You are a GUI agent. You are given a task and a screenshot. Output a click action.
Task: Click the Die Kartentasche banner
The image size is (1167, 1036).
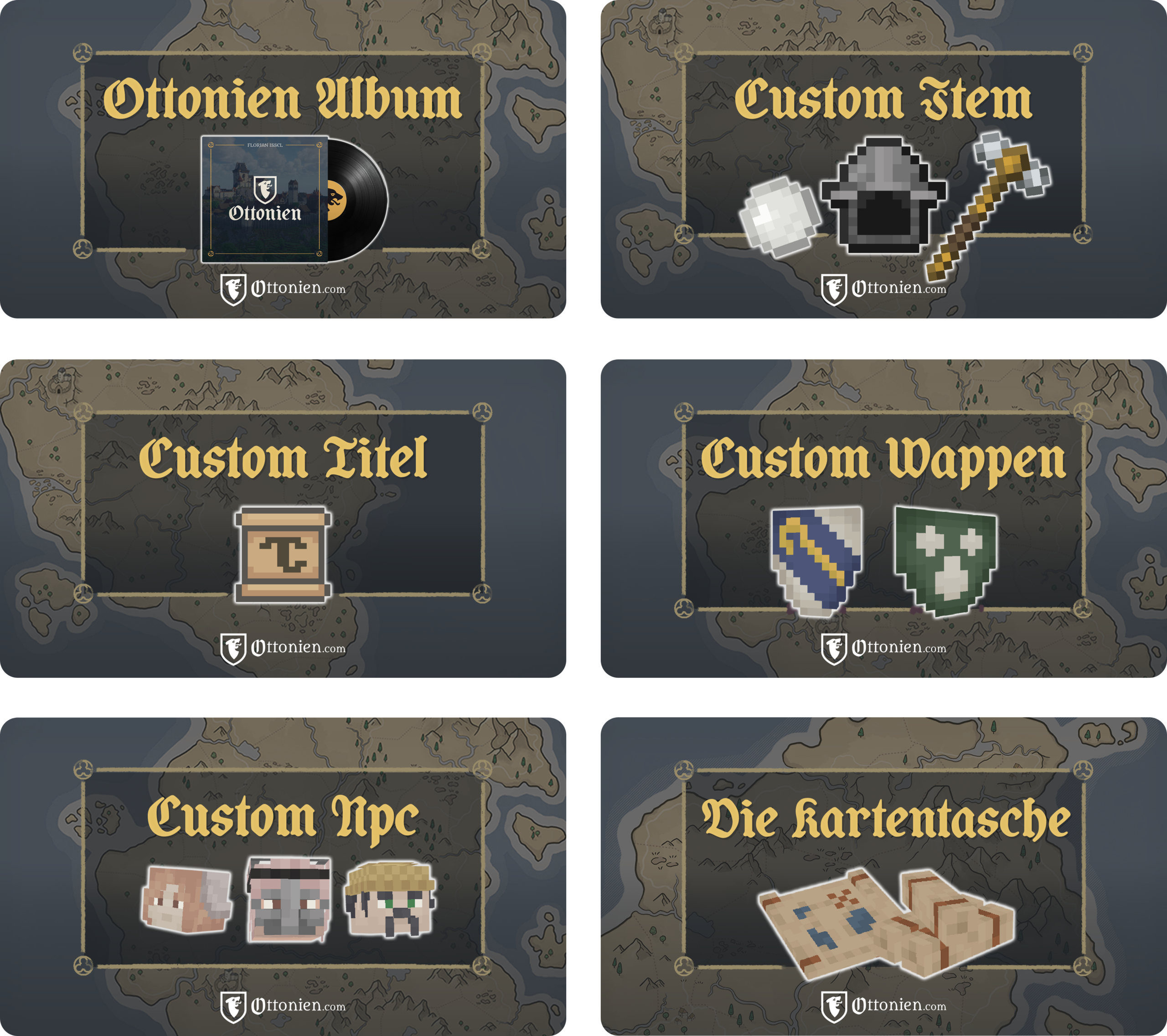(x=883, y=876)
